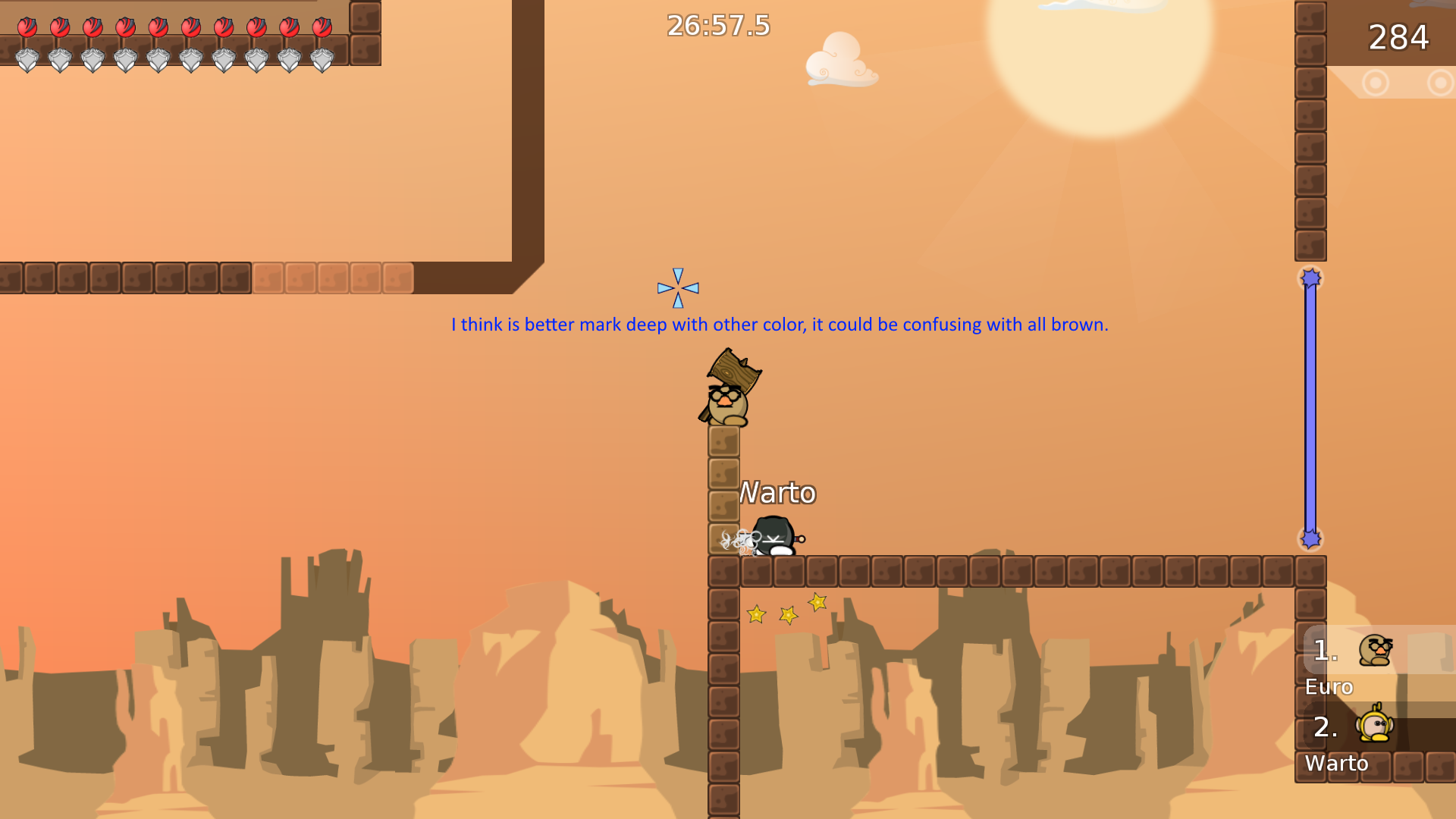The width and height of the screenshot is (1456, 819).
Task: Click the score counter showing 284
Action: (1398, 38)
